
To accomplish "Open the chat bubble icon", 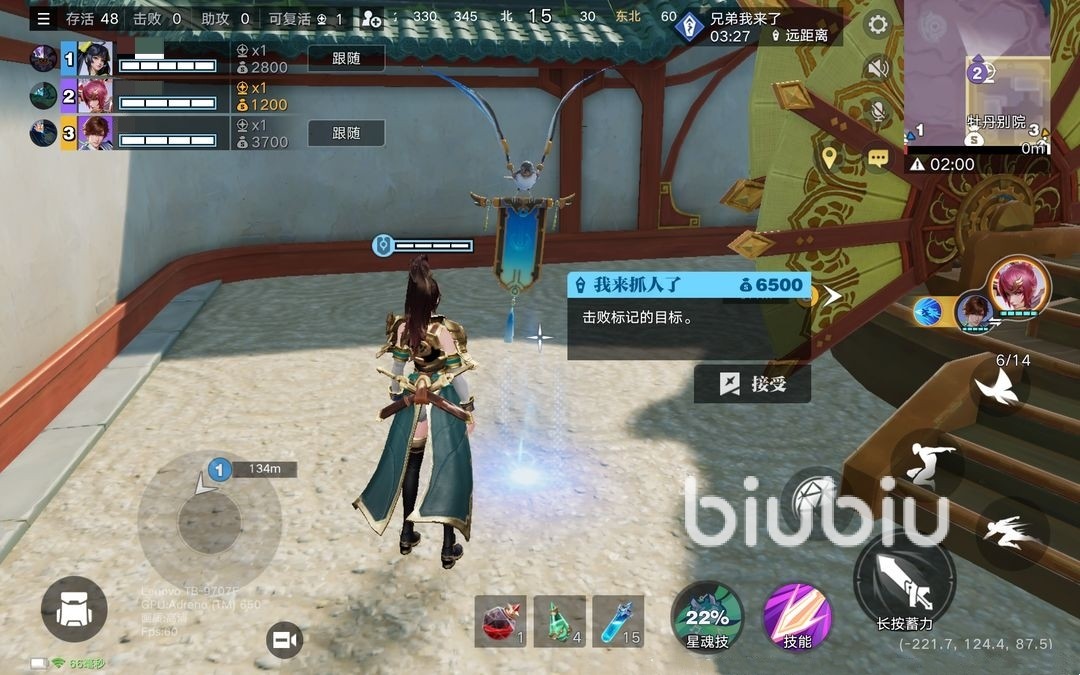I will (x=878, y=157).
